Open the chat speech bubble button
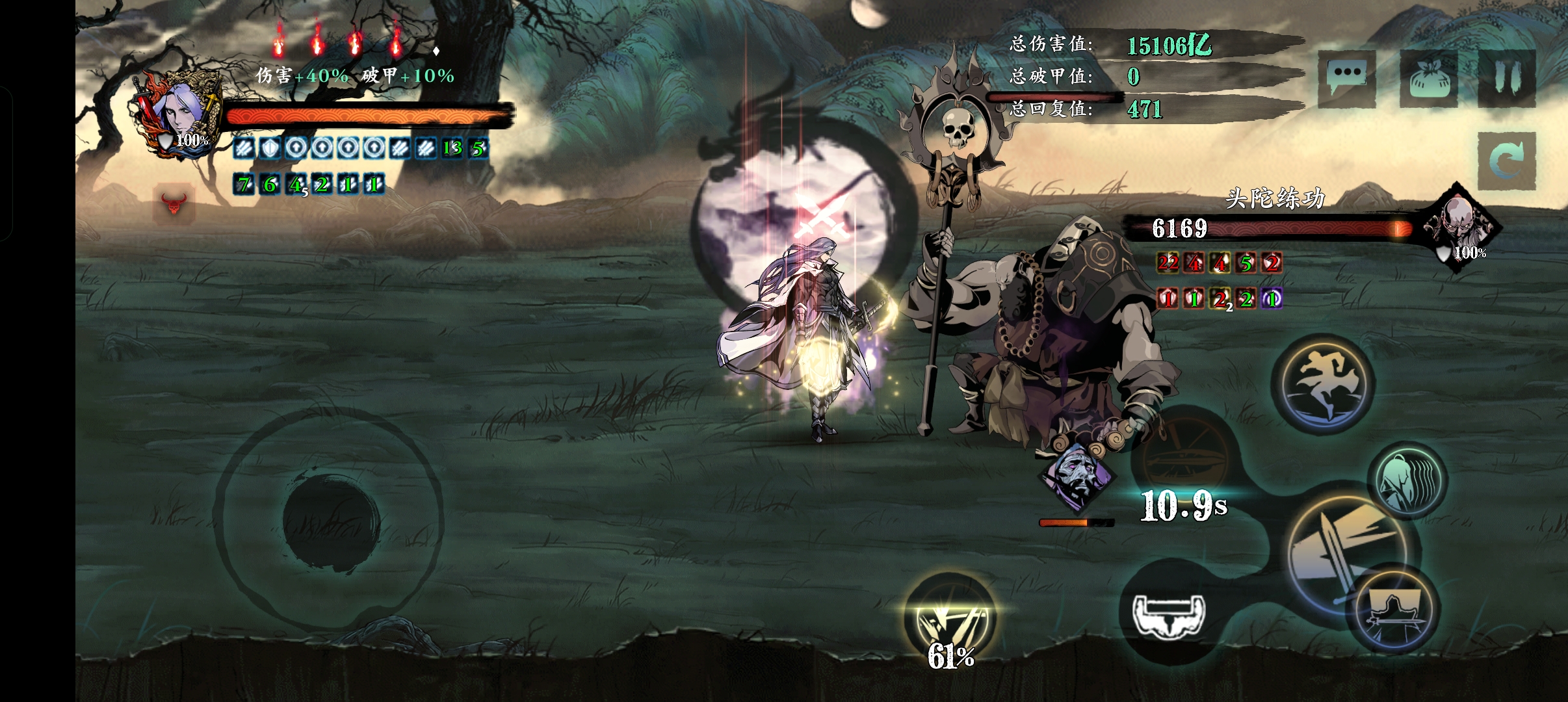This screenshot has height=702, width=1568. click(x=1346, y=79)
